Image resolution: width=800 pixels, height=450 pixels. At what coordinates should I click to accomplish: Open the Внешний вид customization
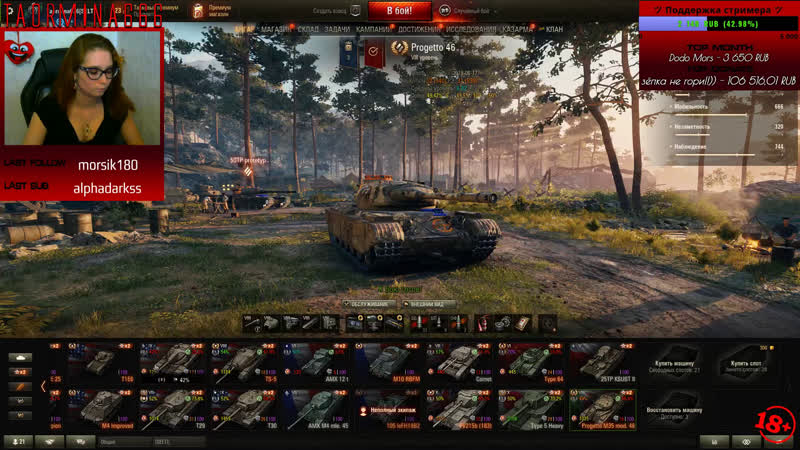[x=431, y=304]
